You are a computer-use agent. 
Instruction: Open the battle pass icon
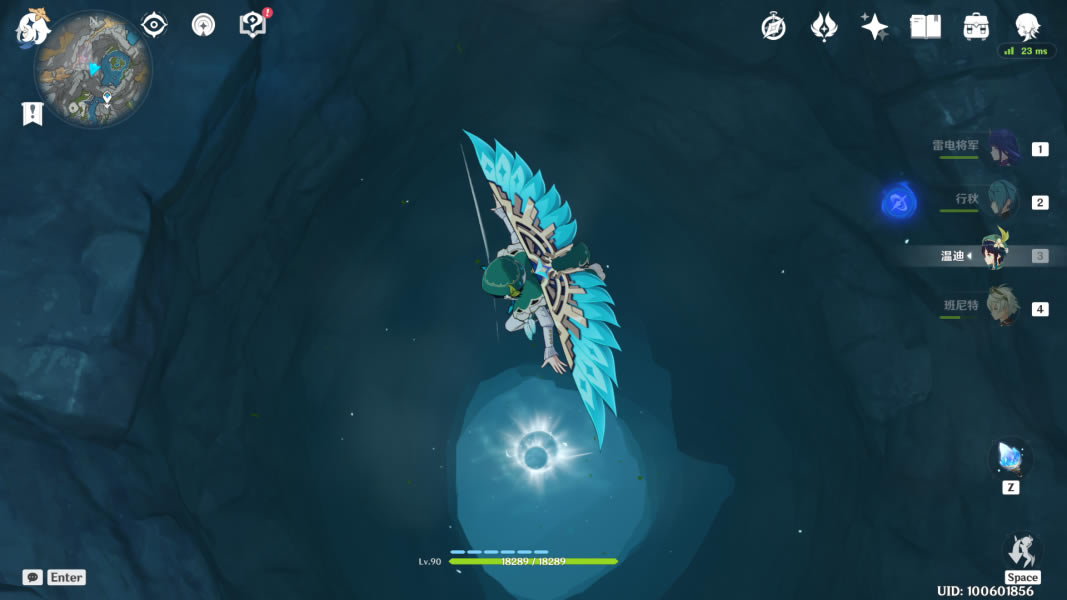(x=823, y=27)
